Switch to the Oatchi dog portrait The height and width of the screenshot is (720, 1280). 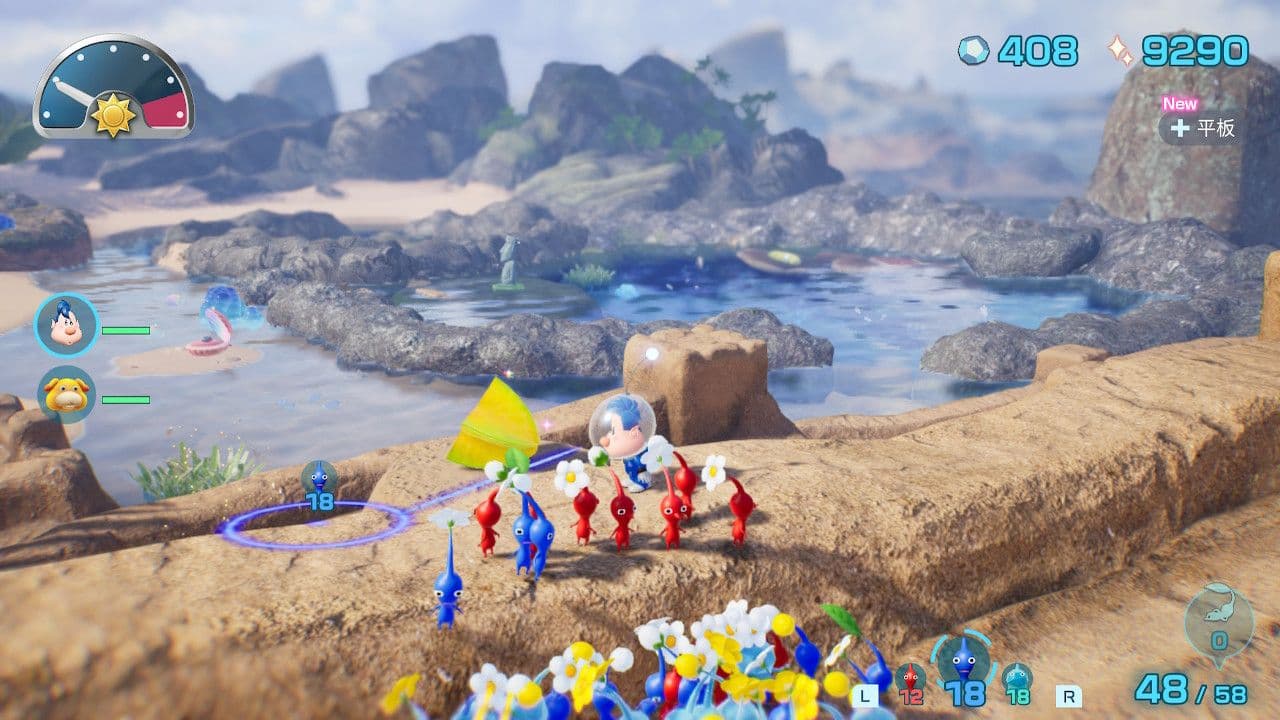pyautogui.click(x=66, y=393)
